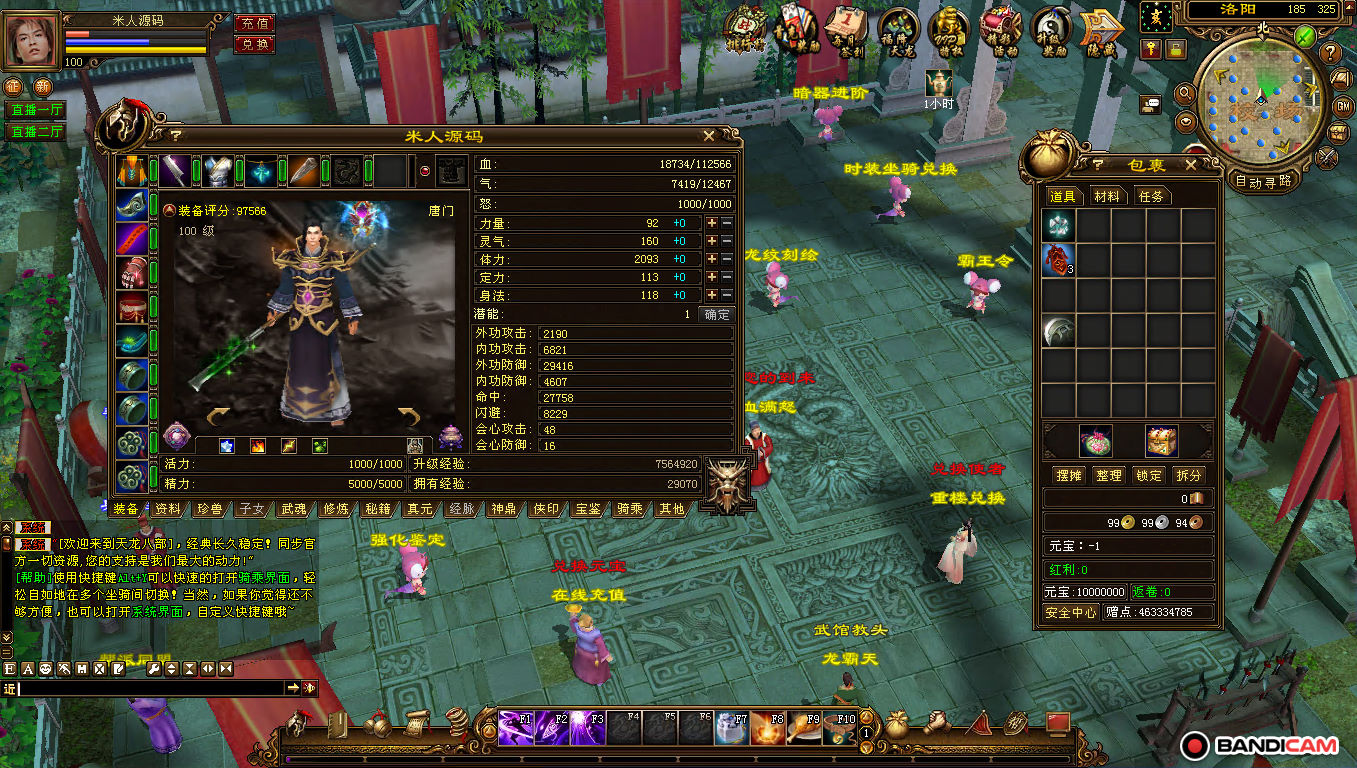
Task: Select the 骑乘 mount tab
Action: click(x=630, y=509)
